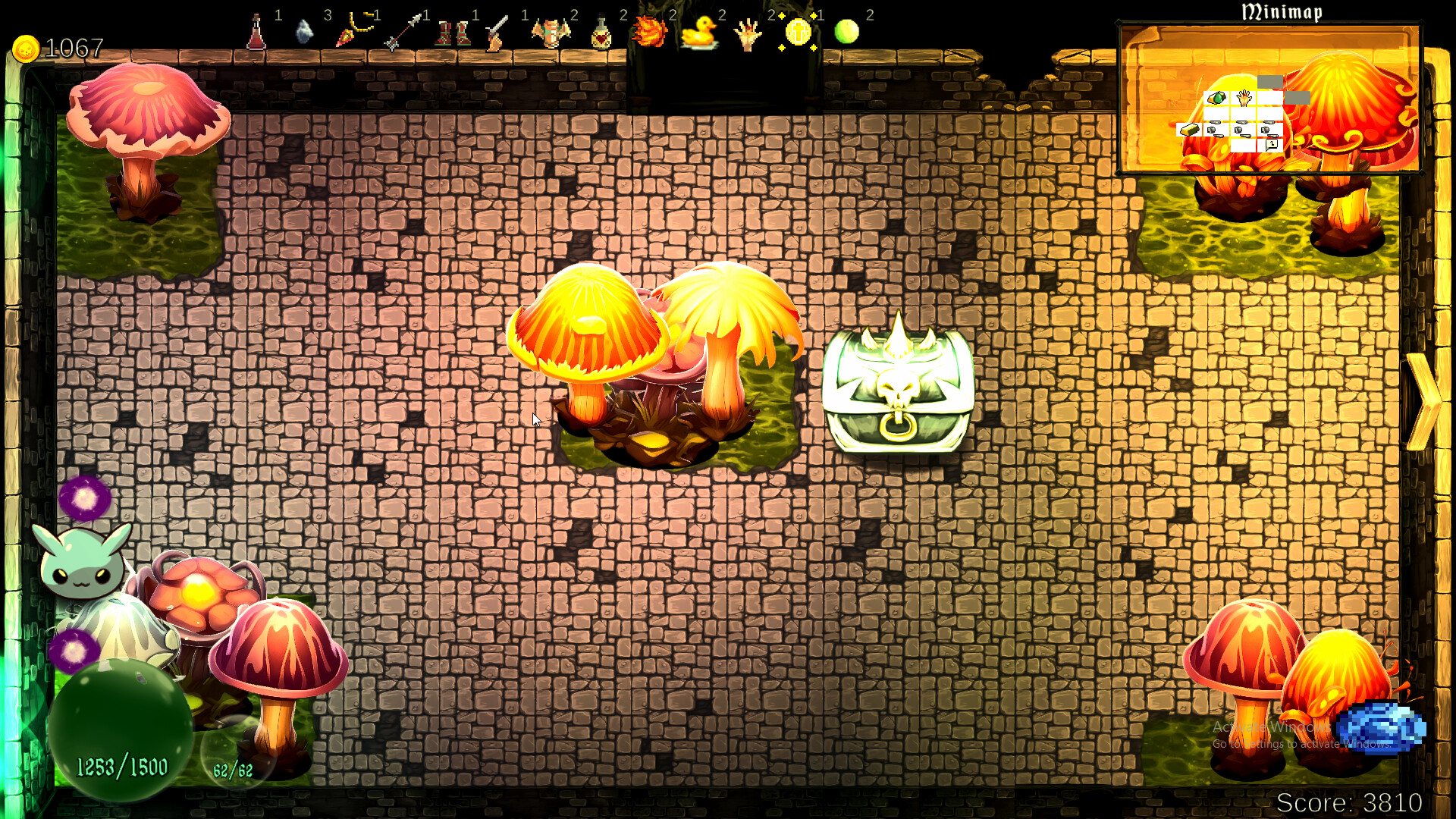Click the flag marker on the Minimap

[x=1271, y=145]
